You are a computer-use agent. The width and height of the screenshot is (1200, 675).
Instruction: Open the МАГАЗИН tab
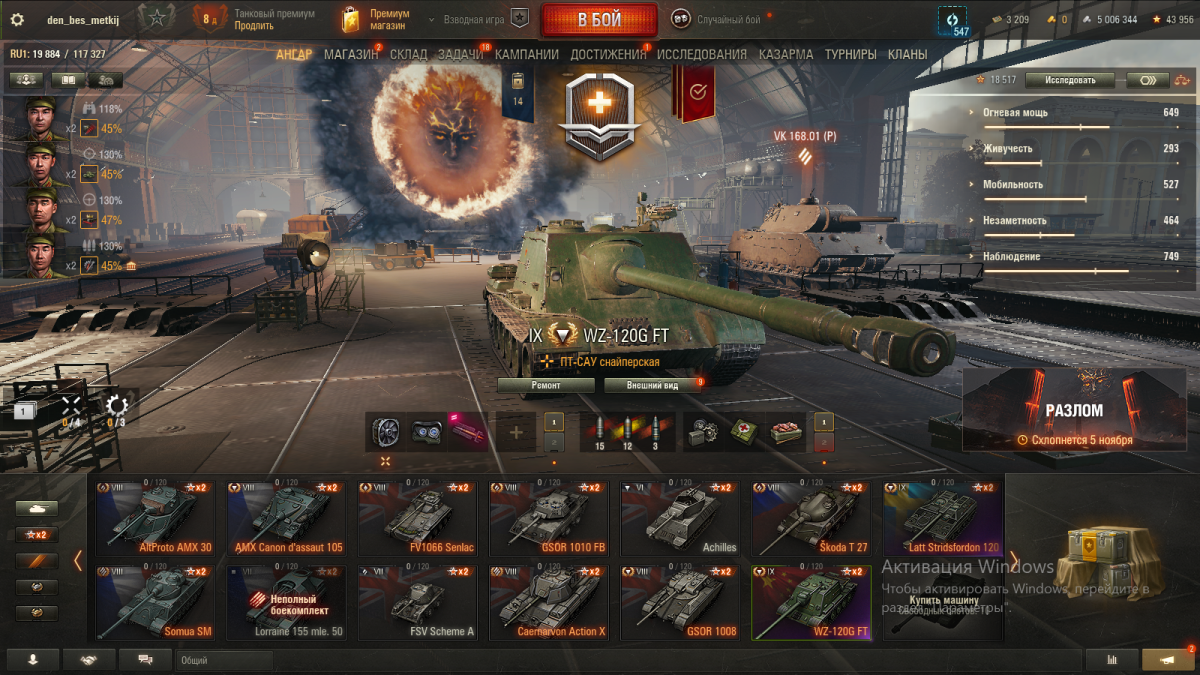click(x=351, y=55)
